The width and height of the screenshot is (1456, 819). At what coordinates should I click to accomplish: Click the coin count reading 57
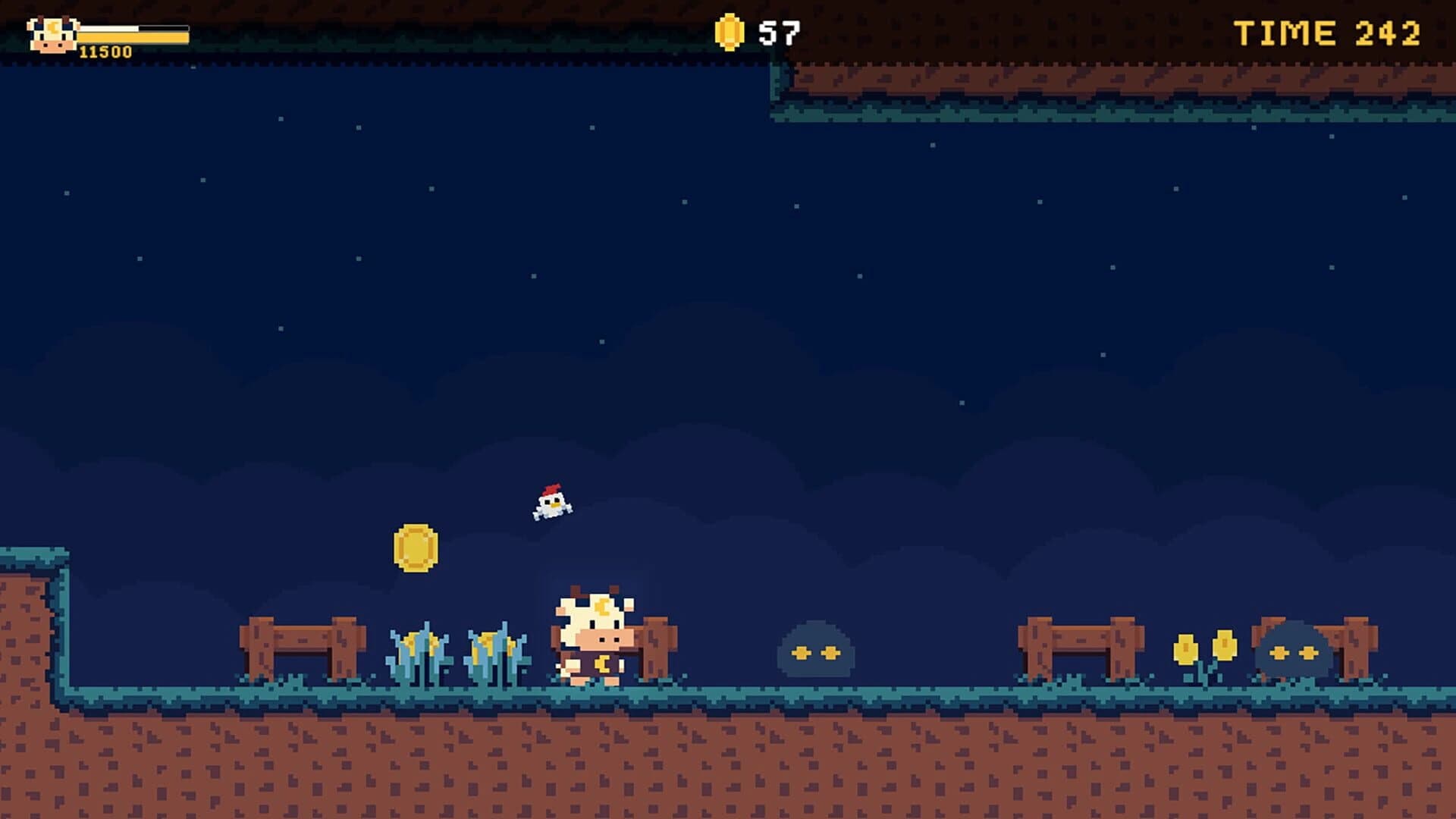click(x=781, y=30)
